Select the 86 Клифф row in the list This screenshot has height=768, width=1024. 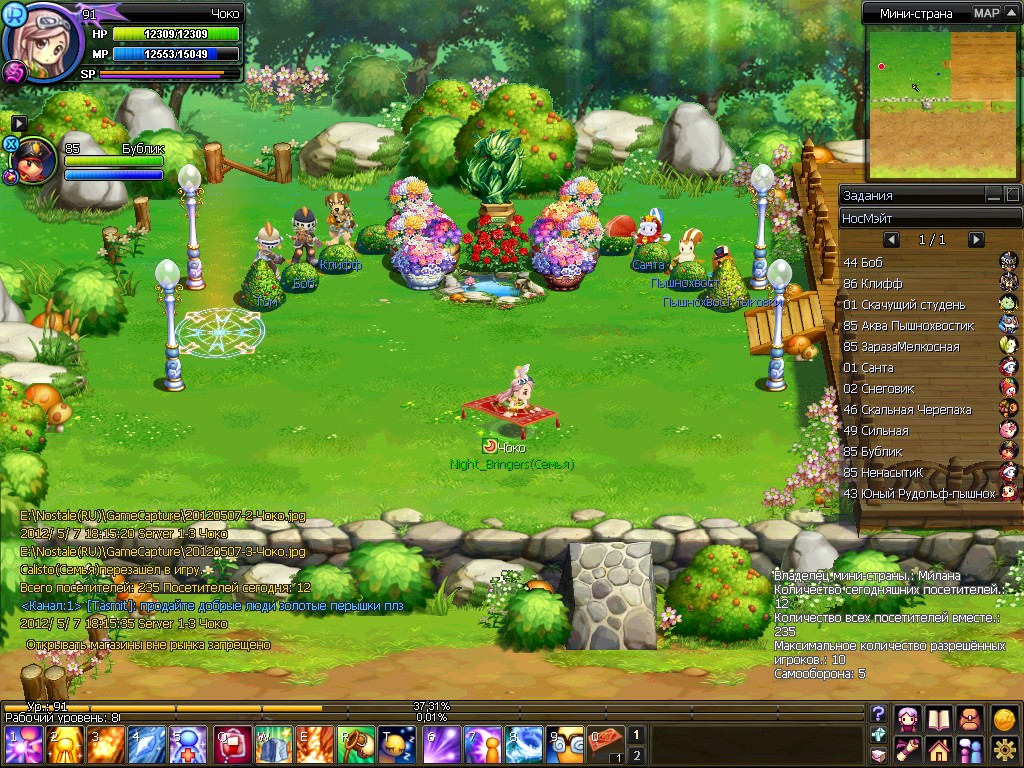pyautogui.click(x=920, y=284)
